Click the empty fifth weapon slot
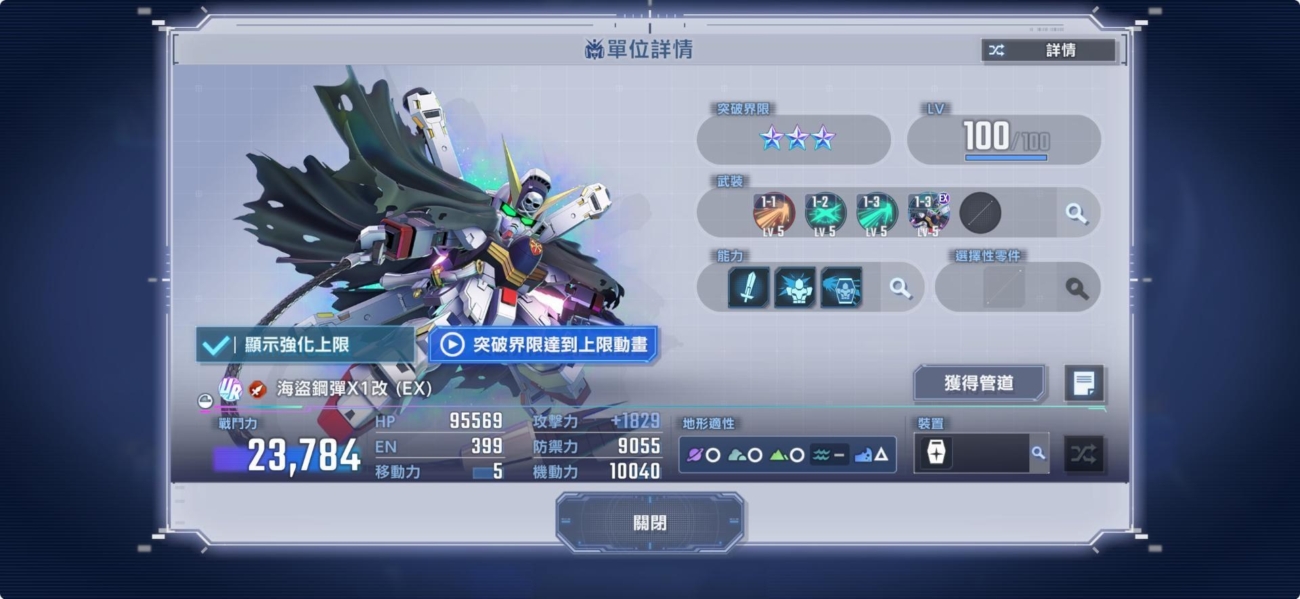1300x599 pixels. (x=980, y=212)
